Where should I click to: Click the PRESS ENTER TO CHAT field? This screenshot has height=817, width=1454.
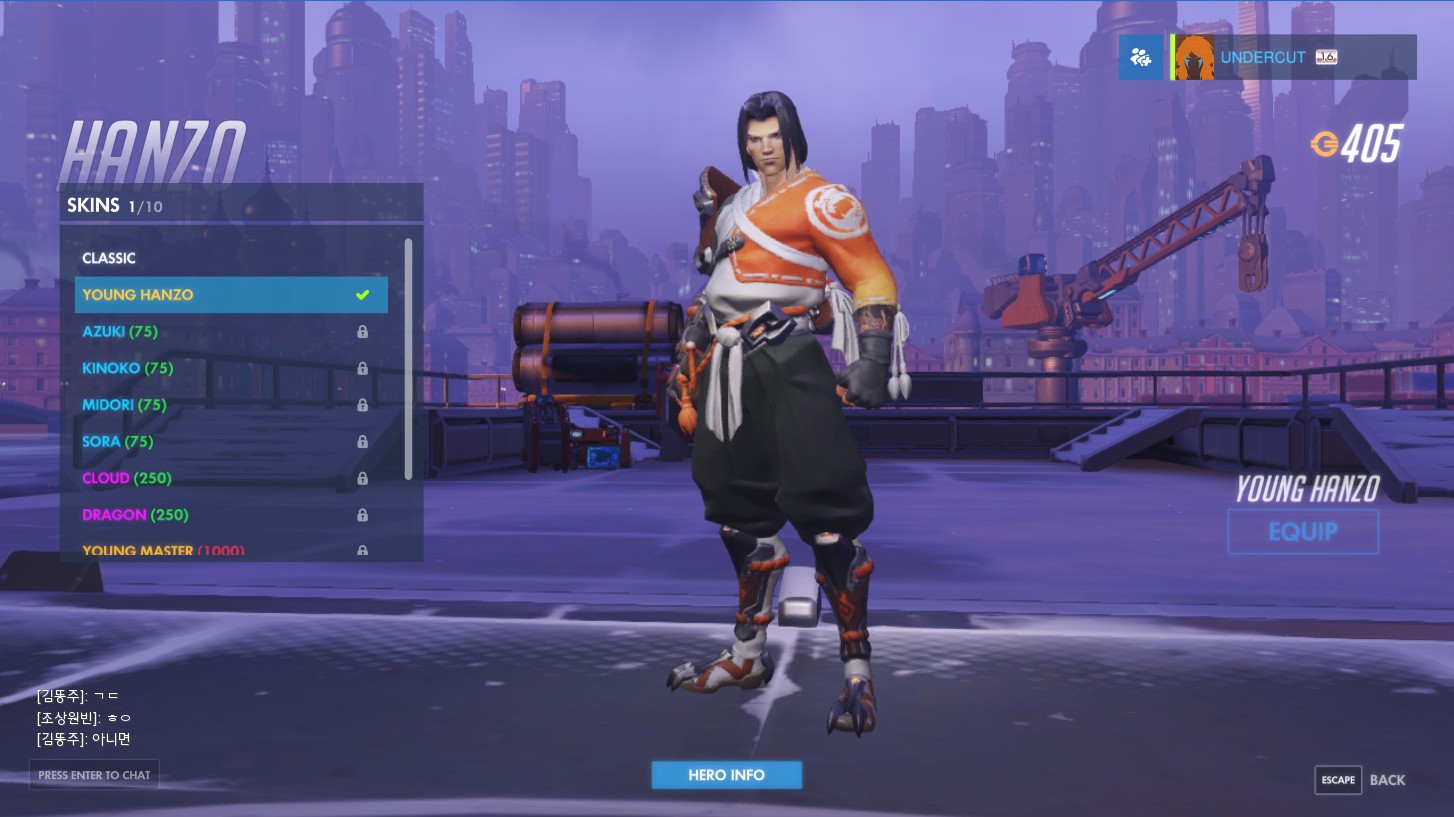pyautogui.click(x=94, y=775)
